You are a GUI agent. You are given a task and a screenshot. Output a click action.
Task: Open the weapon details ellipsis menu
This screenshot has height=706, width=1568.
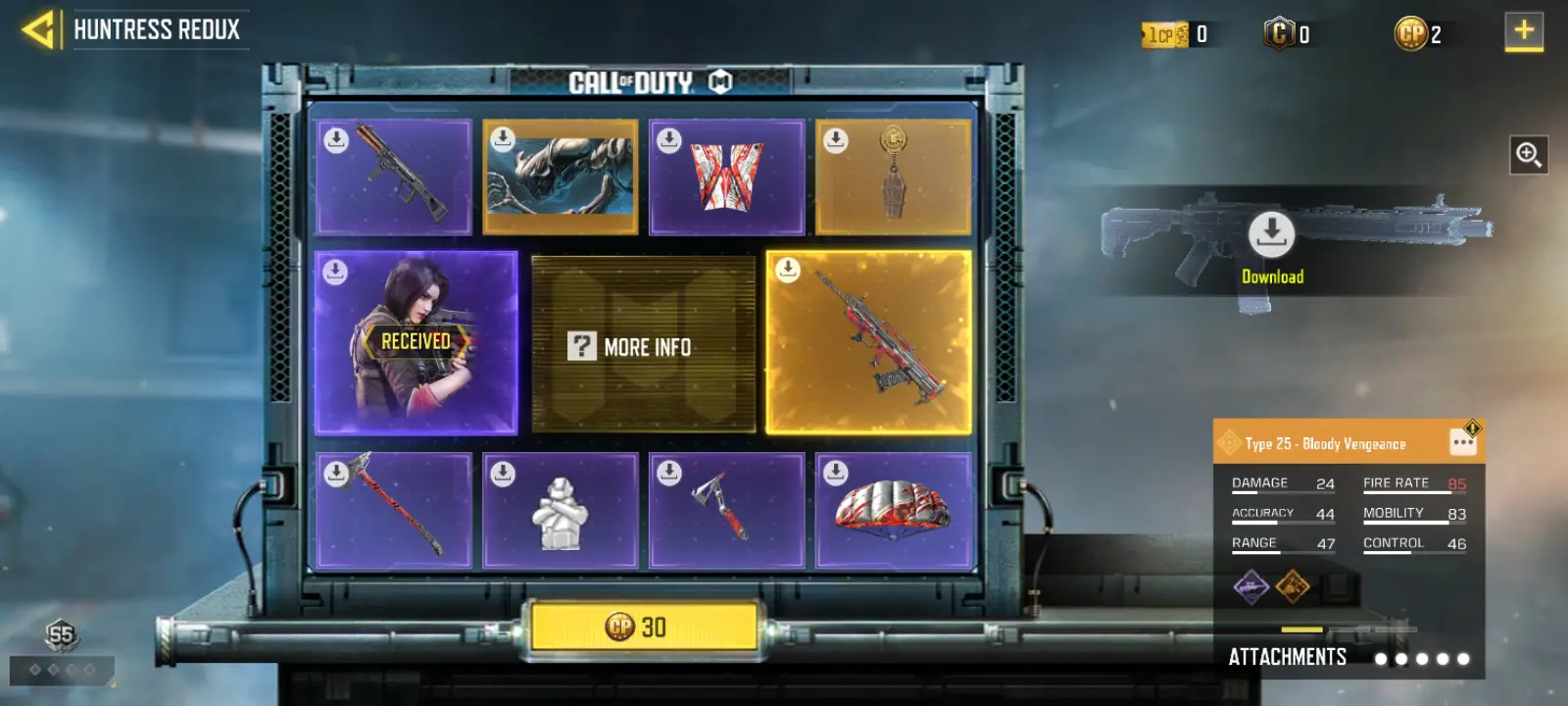tap(1463, 443)
